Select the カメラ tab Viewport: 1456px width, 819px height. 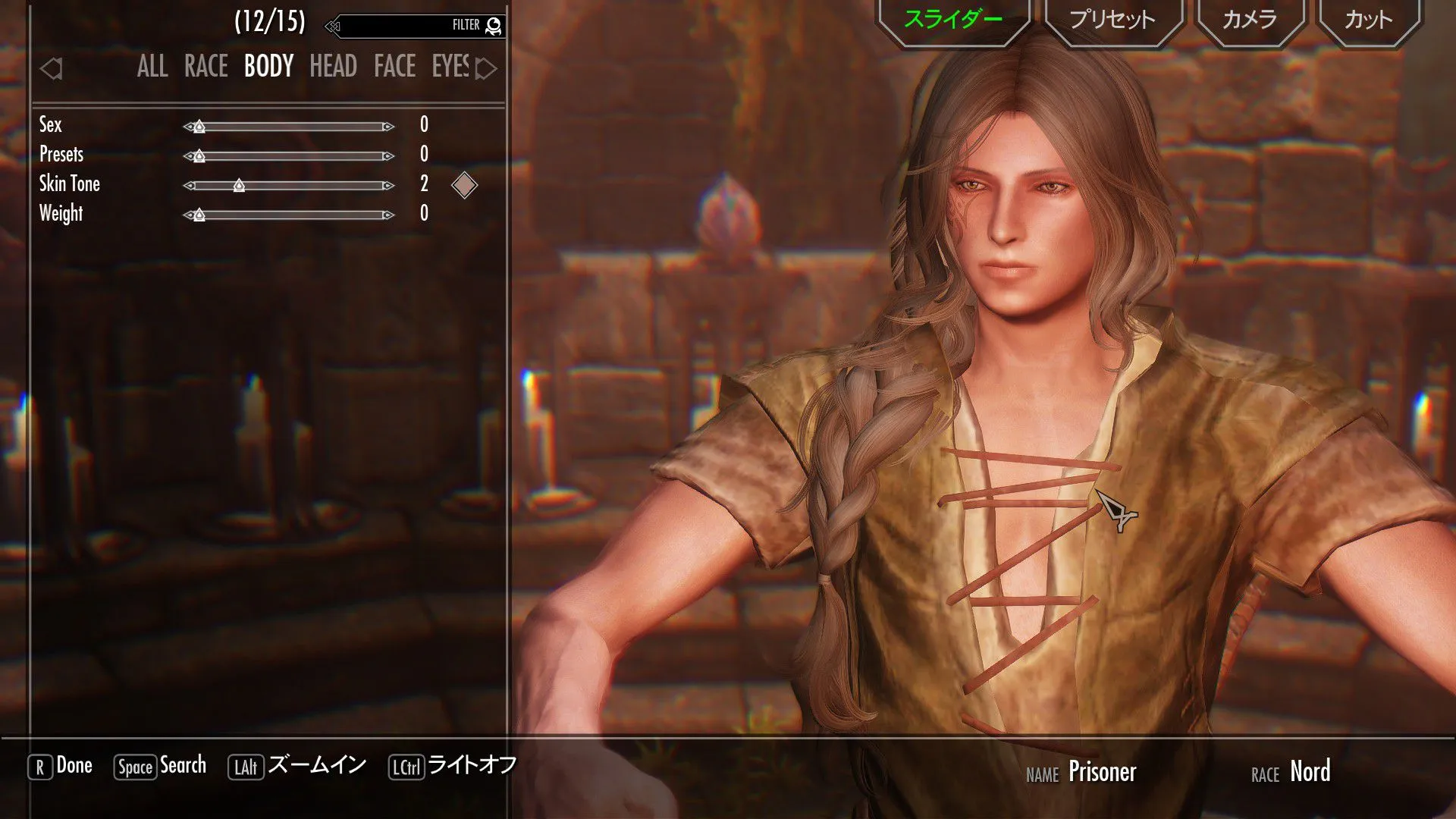pyautogui.click(x=1249, y=20)
